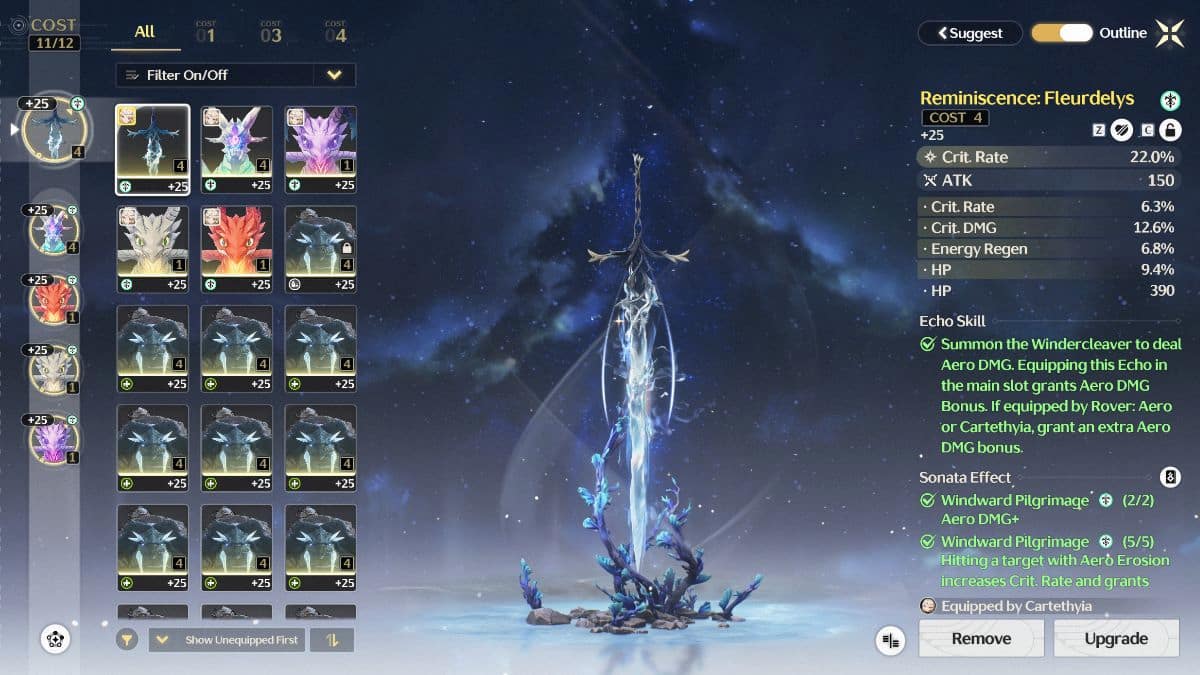Open the Sonata Effect details icon
1200x675 pixels.
tap(1169, 477)
